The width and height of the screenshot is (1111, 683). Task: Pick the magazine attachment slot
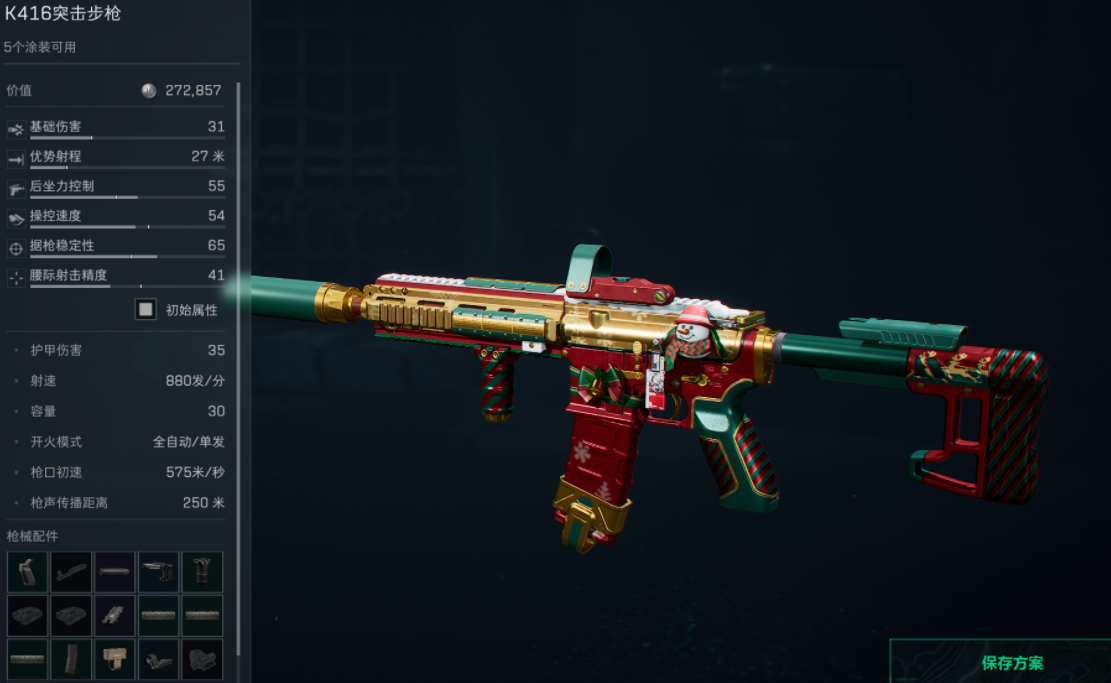click(71, 659)
